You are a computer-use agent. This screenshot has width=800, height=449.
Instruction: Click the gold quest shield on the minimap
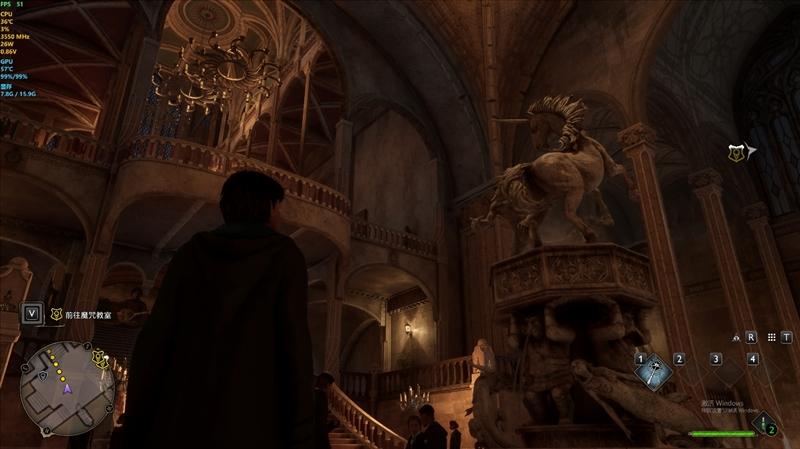pos(100,357)
